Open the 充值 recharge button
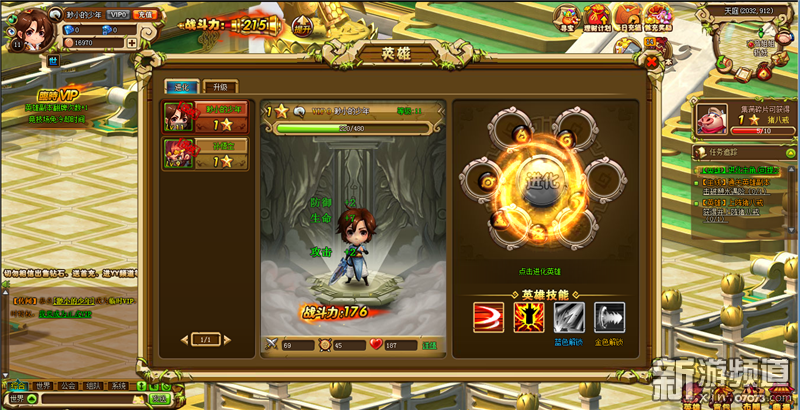This screenshot has height=410, width=800. [x=146, y=15]
